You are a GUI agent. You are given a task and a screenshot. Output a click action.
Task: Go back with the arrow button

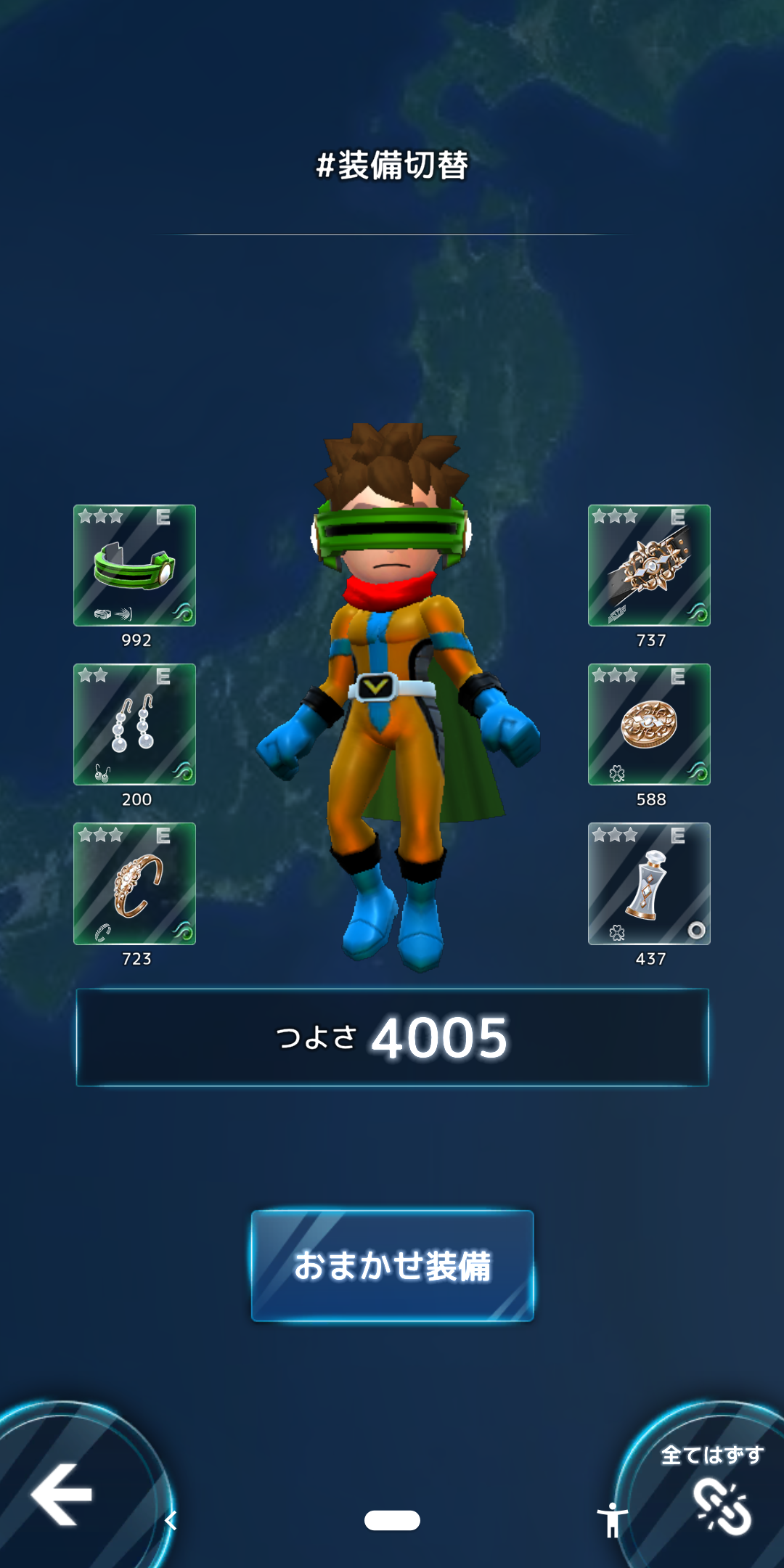point(62,1494)
